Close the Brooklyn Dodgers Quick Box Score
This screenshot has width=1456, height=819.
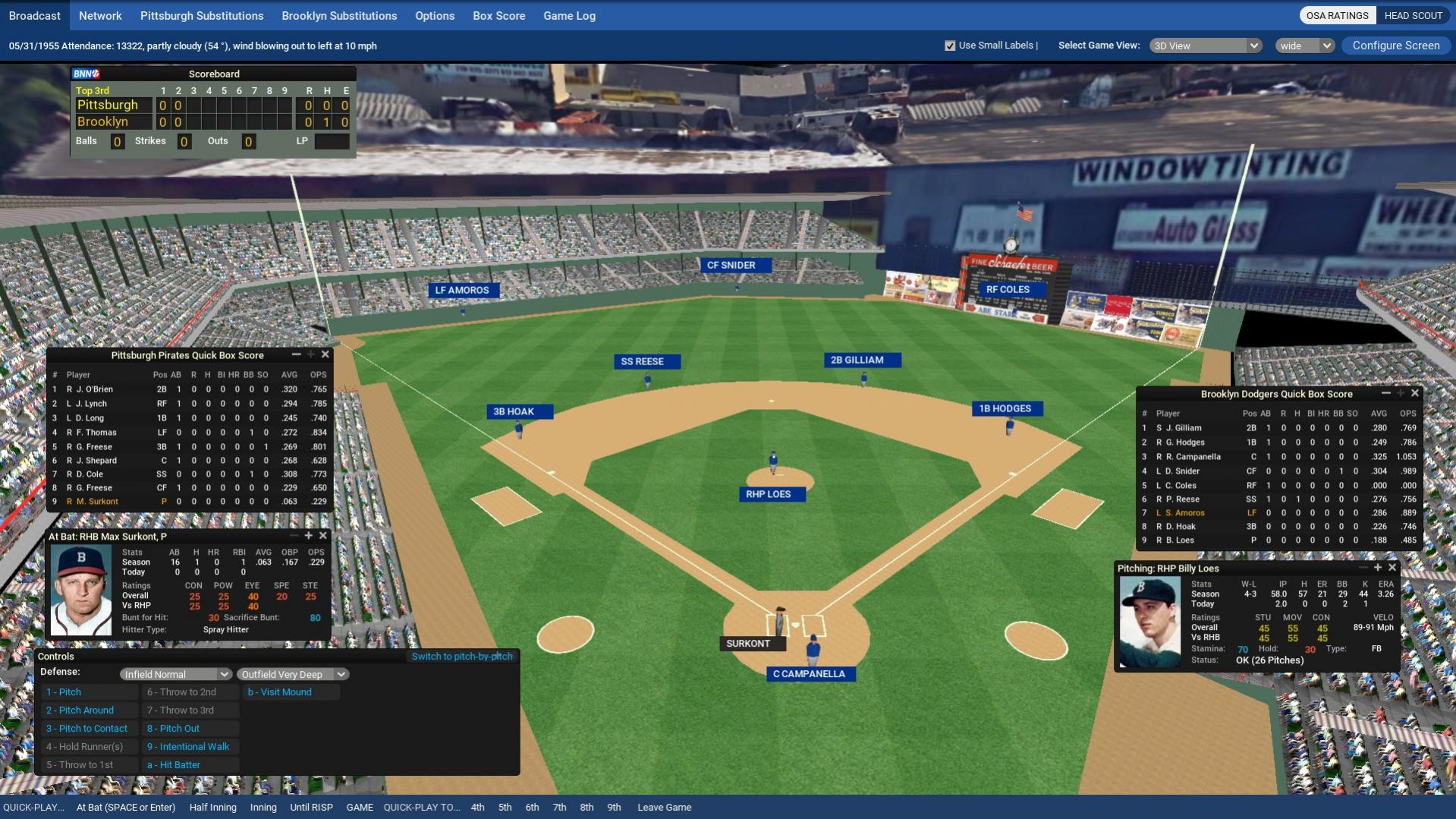click(x=1415, y=393)
